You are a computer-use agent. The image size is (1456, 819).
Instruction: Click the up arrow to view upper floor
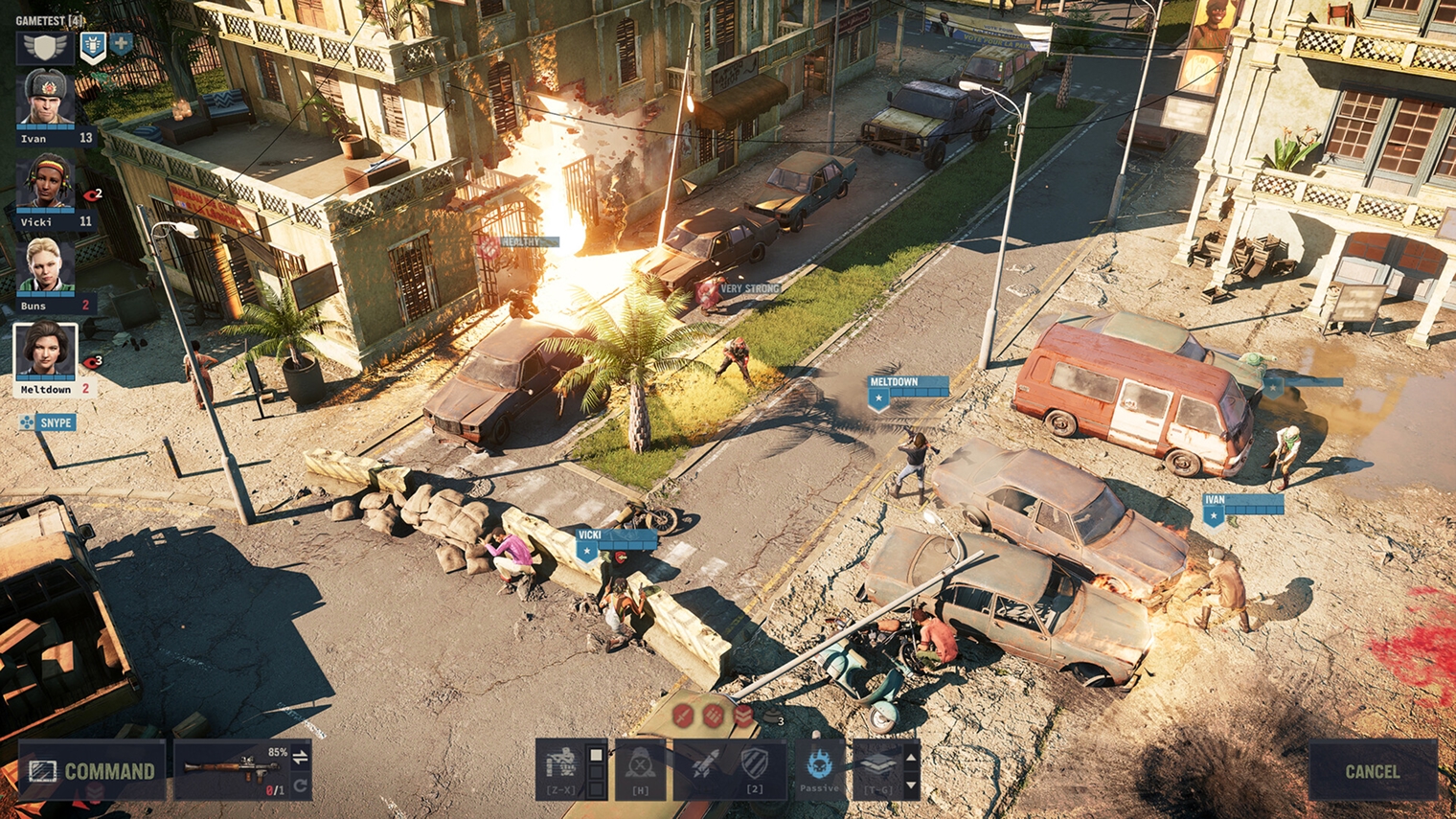click(911, 757)
